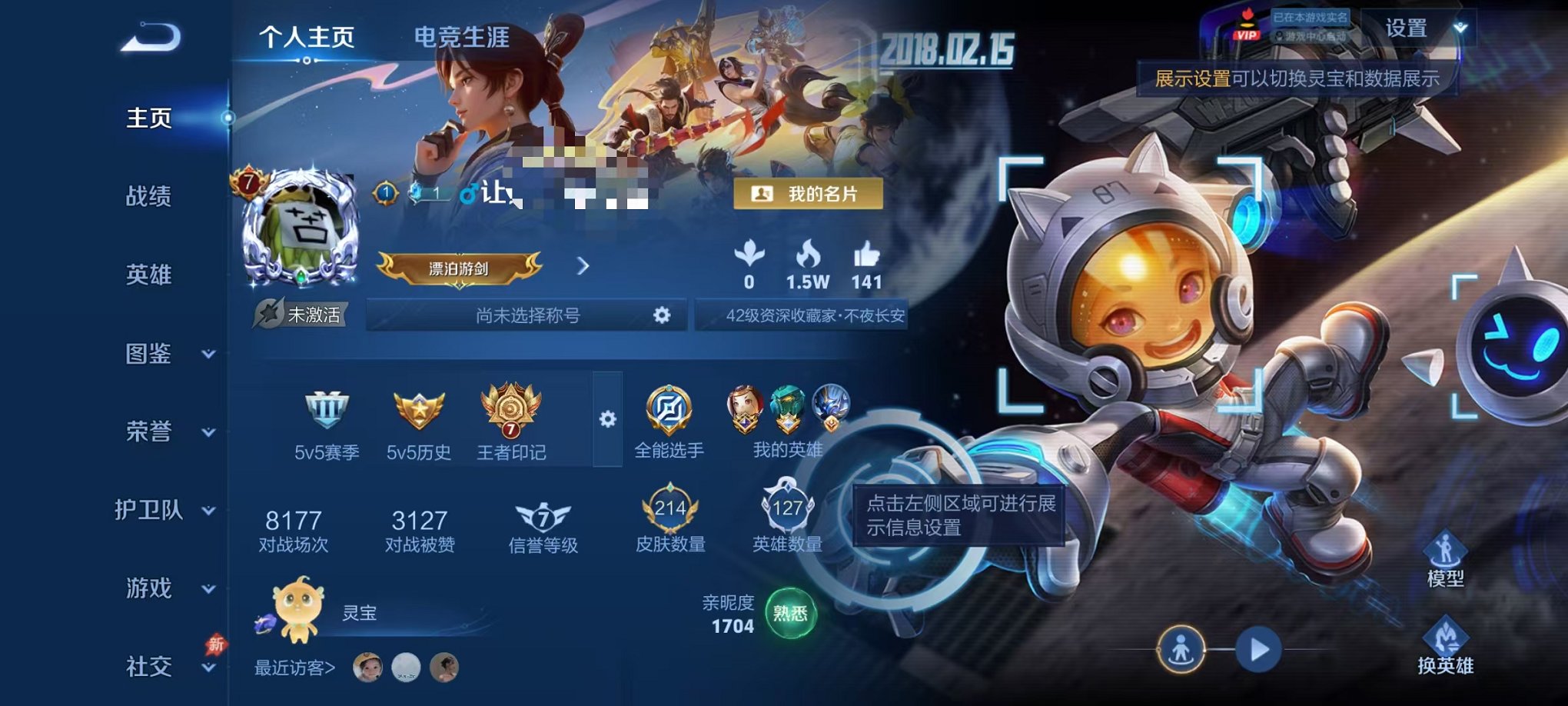Click the 我的名片 button
The height and width of the screenshot is (706, 1568).
(809, 195)
